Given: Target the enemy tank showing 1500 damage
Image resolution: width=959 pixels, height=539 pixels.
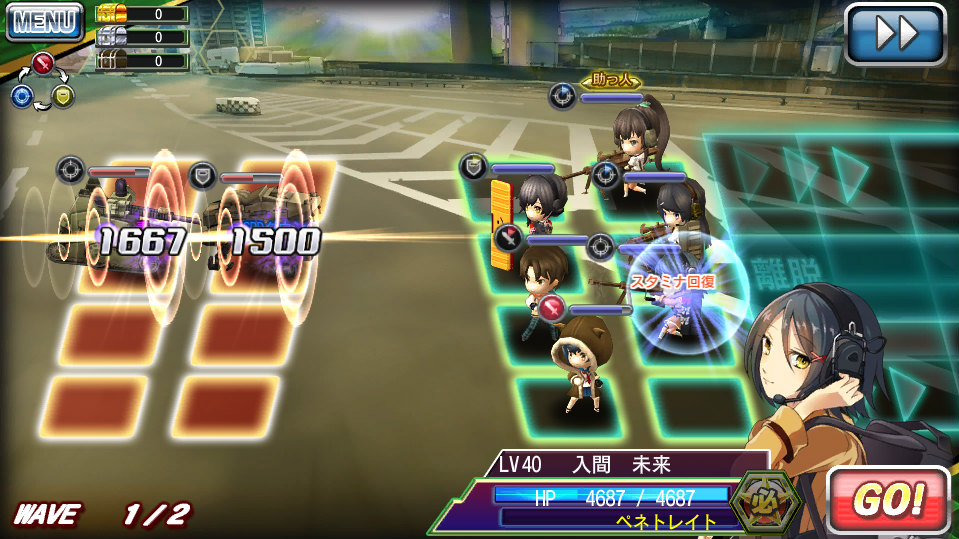Looking at the screenshot, I should coord(264,225).
